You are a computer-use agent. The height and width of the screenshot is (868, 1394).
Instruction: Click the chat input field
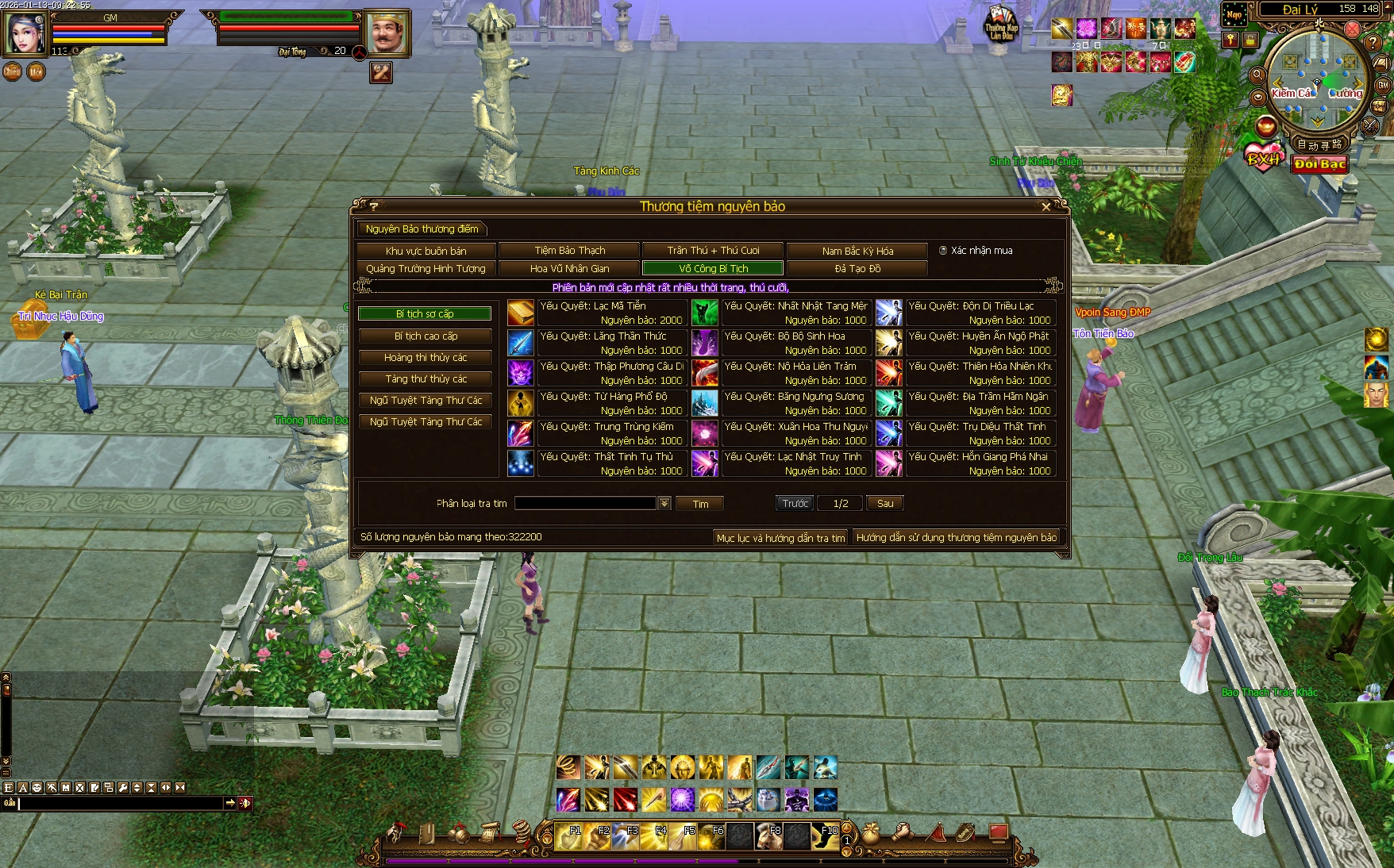coord(121,803)
